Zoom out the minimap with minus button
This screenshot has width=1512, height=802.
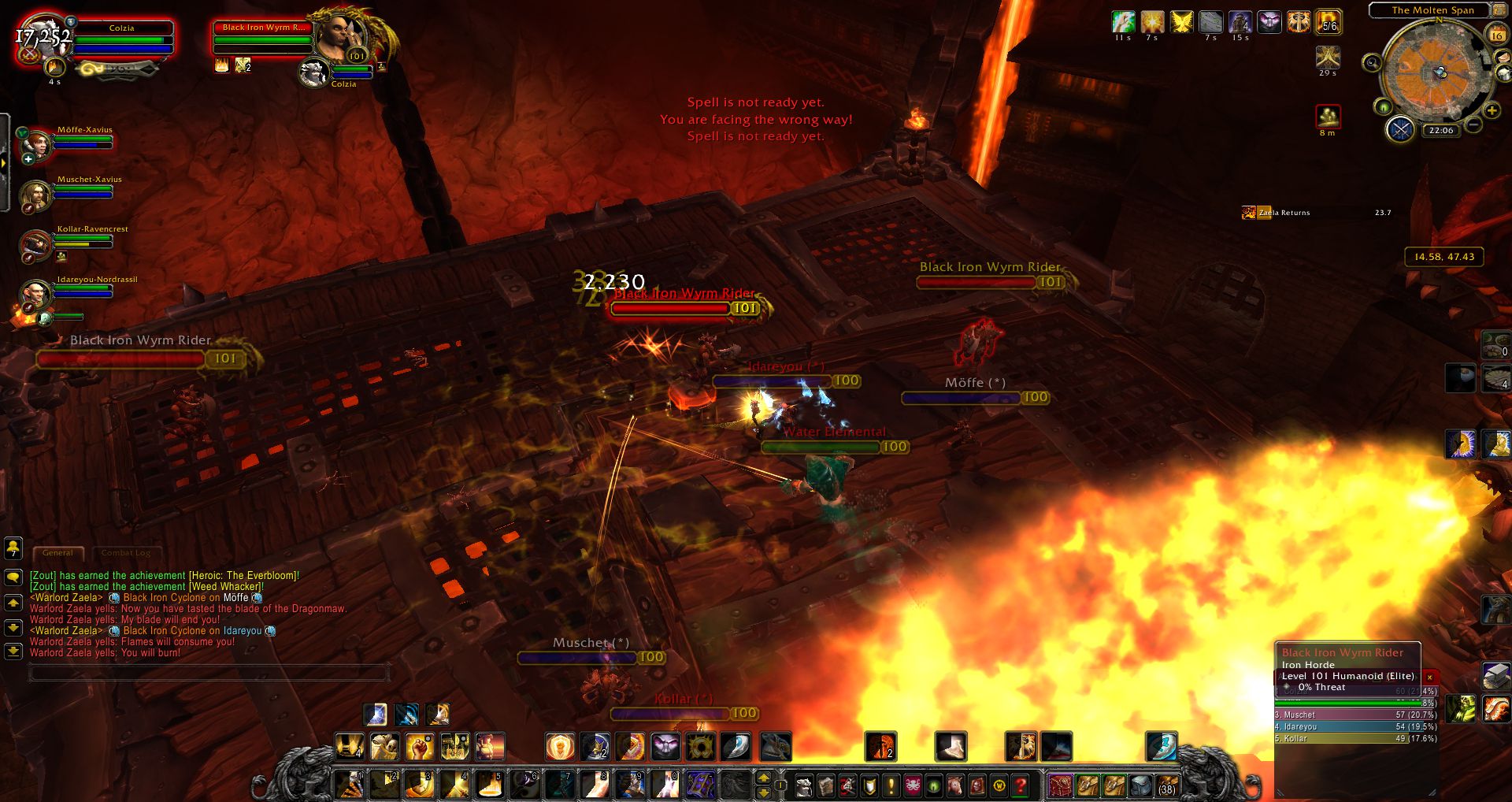tap(1473, 124)
